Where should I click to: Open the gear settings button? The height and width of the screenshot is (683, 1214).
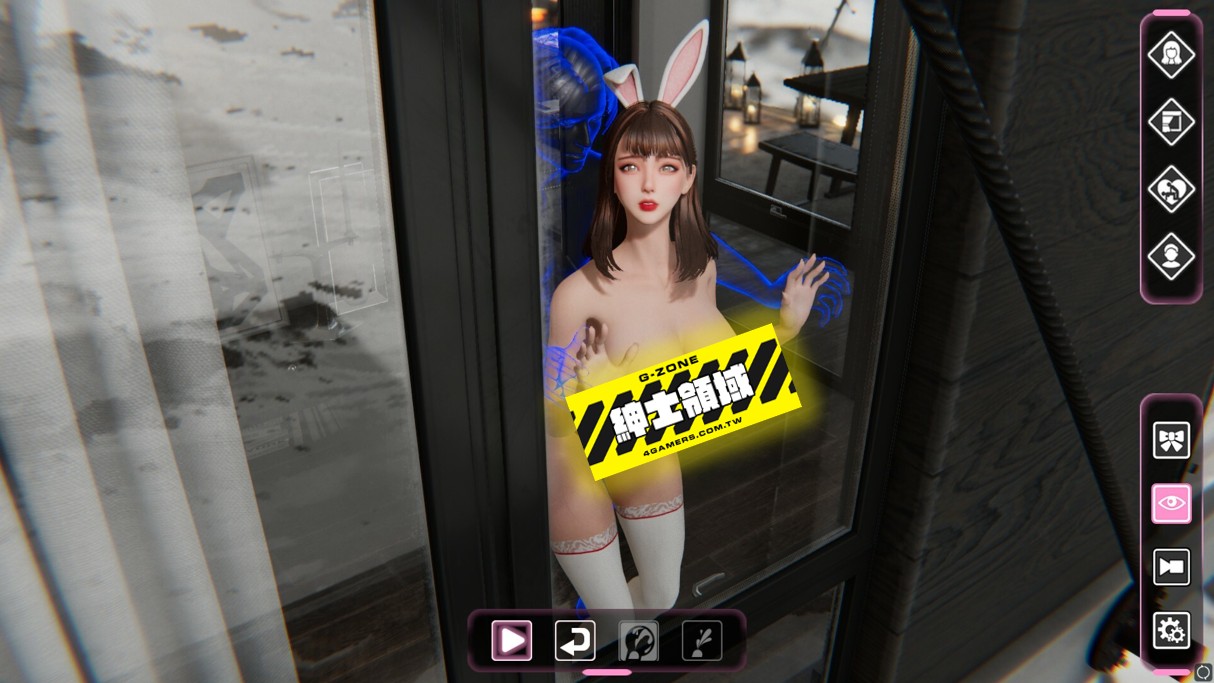coord(1171,631)
